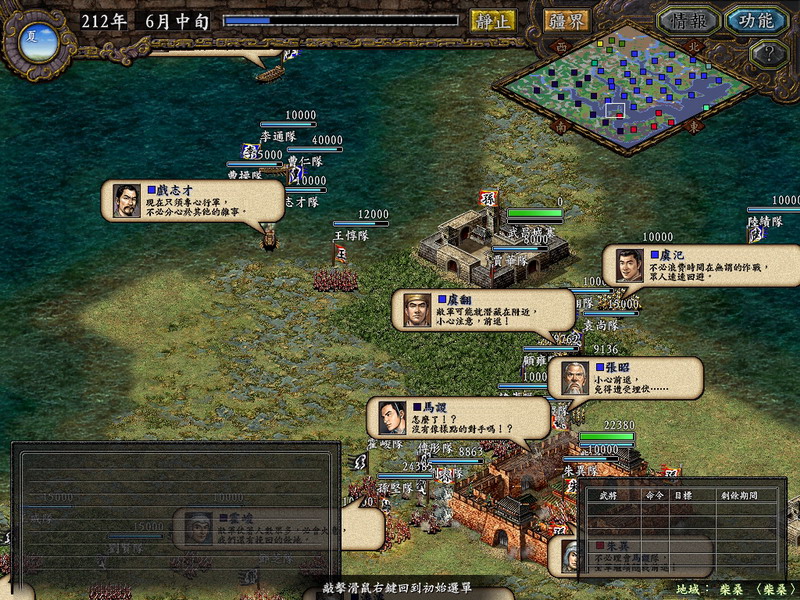
Task: Toggle the 疆界 borders display
Action: point(567,20)
